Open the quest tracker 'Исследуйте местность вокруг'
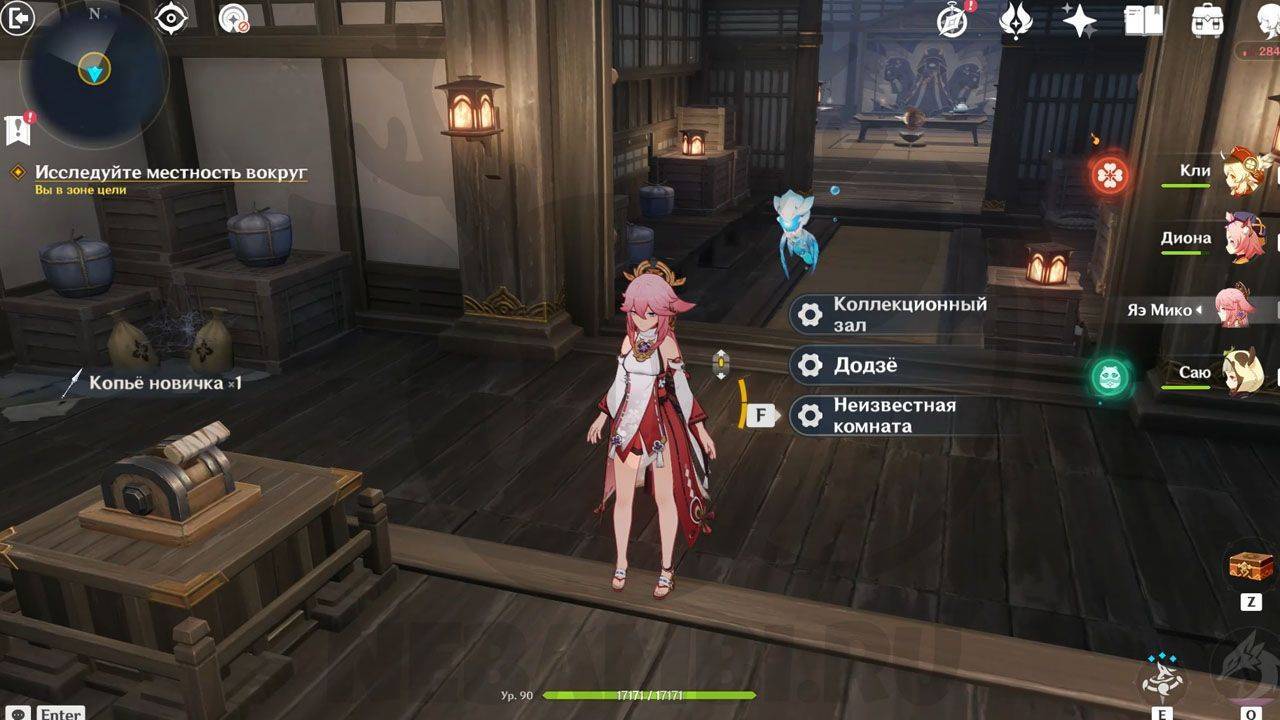The height and width of the screenshot is (720, 1280). point(170,173)
